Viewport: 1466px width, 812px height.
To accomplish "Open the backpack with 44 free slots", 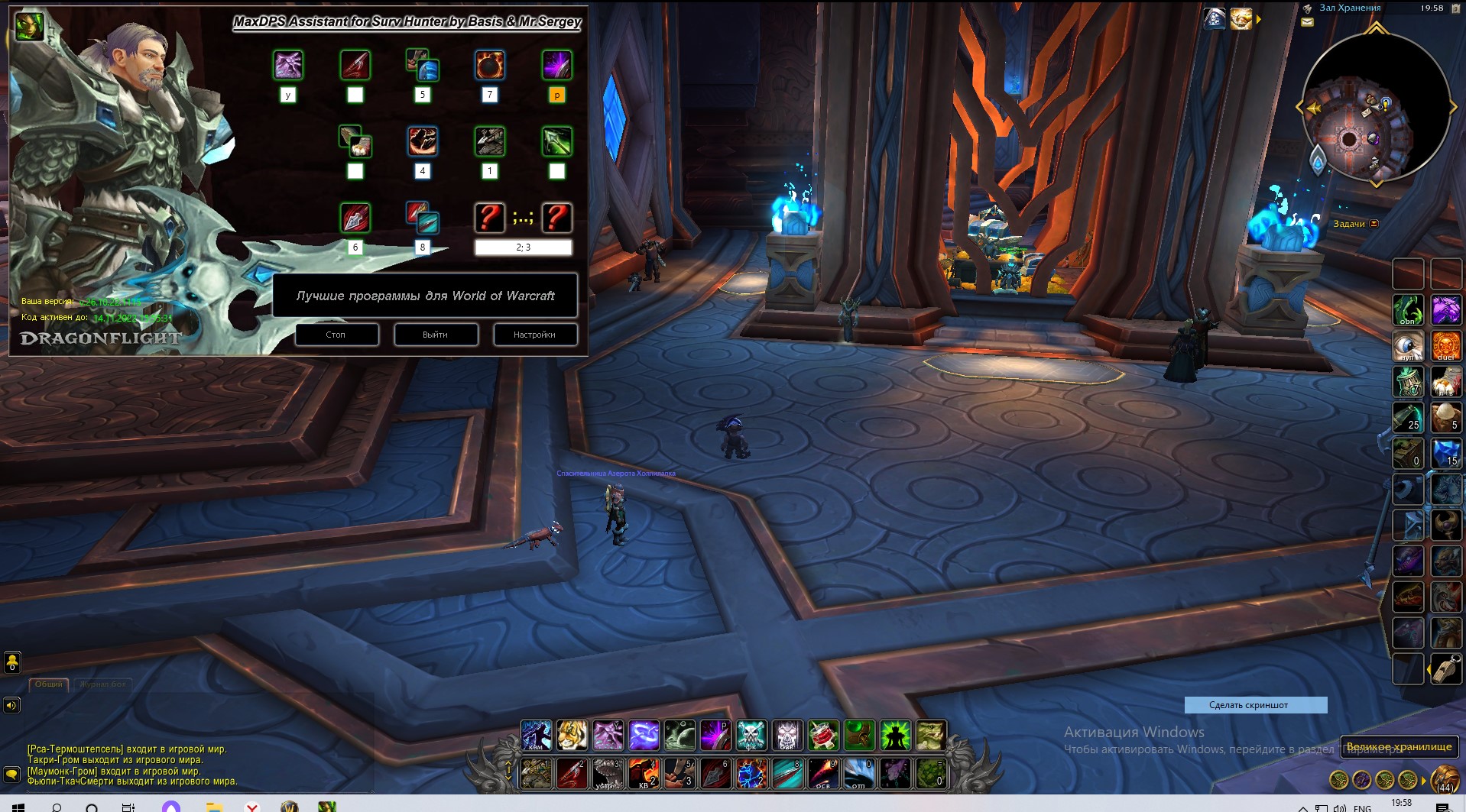I will (1444, 778).
